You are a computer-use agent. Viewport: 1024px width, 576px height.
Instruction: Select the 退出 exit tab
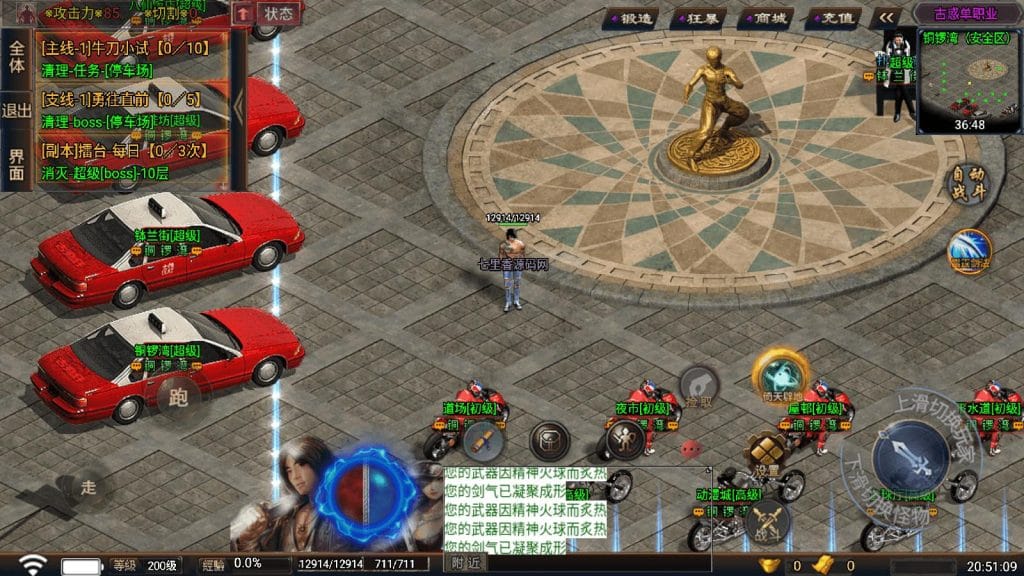16,111
